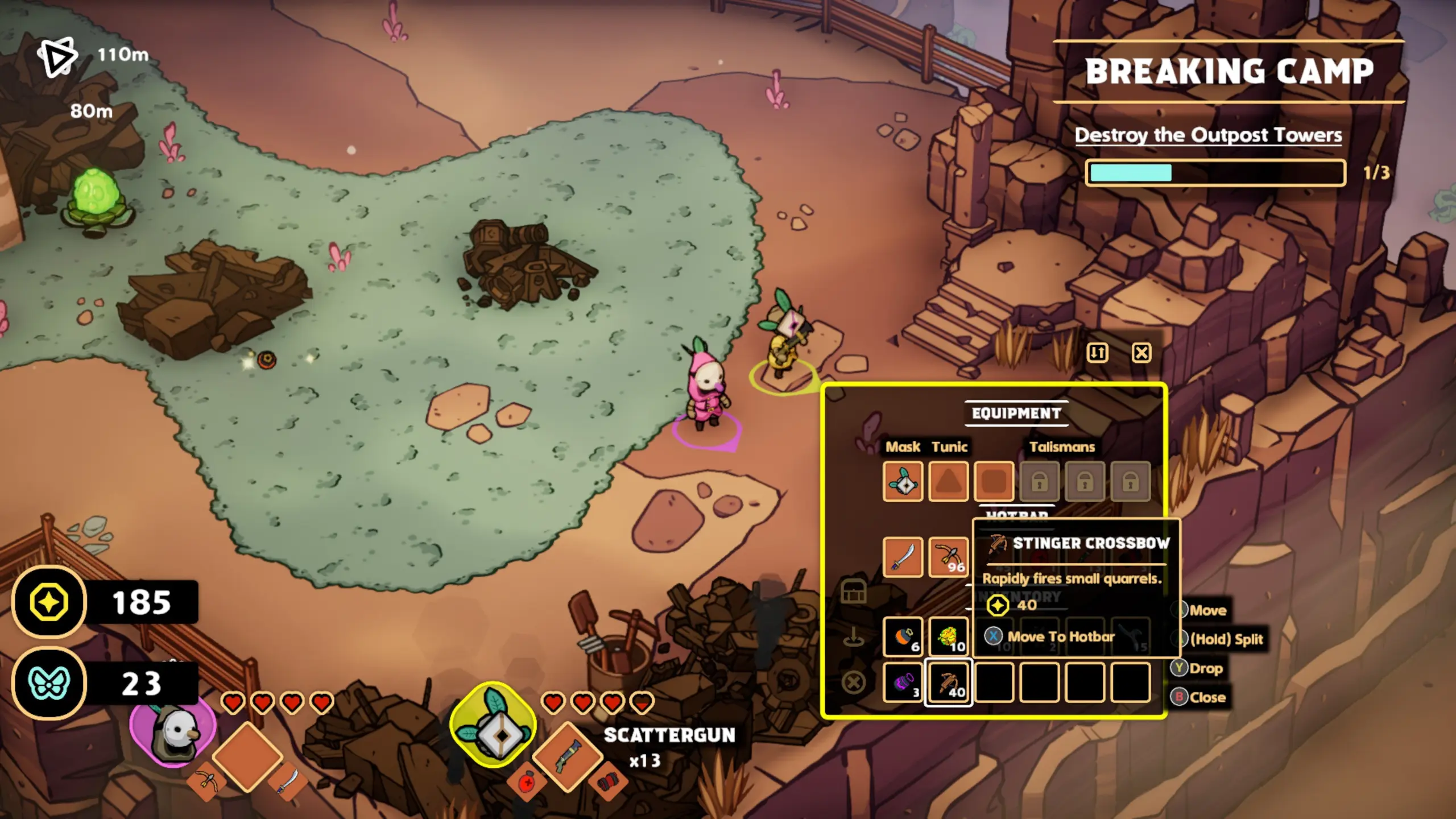Select the purple jar stack of 3
The image size is (1456, 819).
[903, 682]
